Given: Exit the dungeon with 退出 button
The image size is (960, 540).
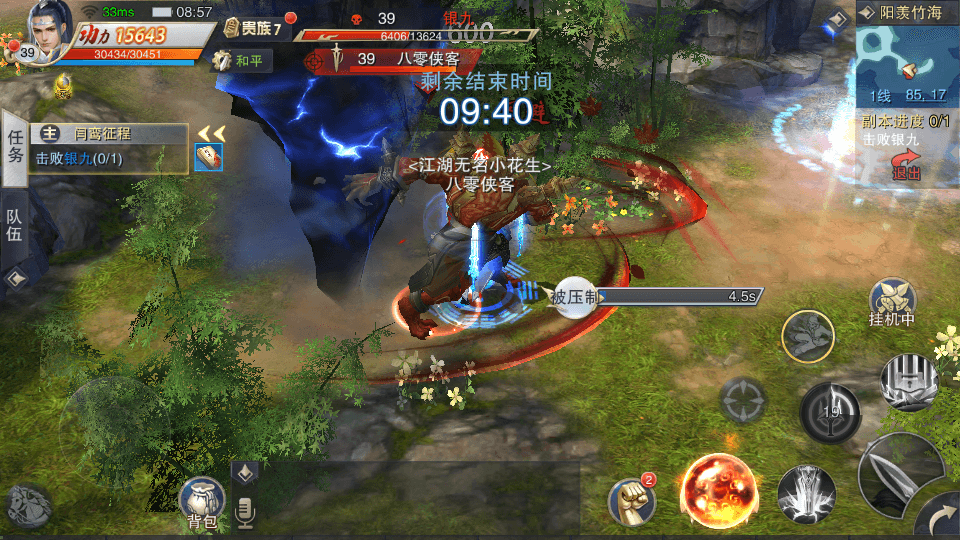Looking at the screenshot, I should [x=906, y=166].
